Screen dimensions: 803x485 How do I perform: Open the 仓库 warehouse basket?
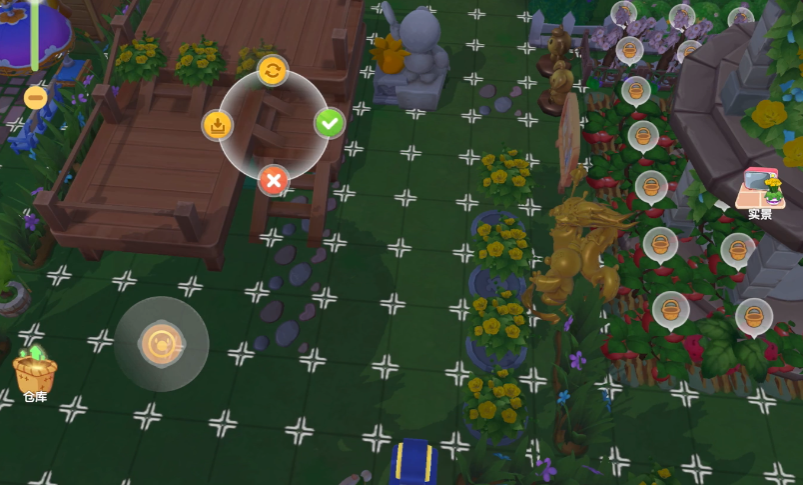[34, 374]
